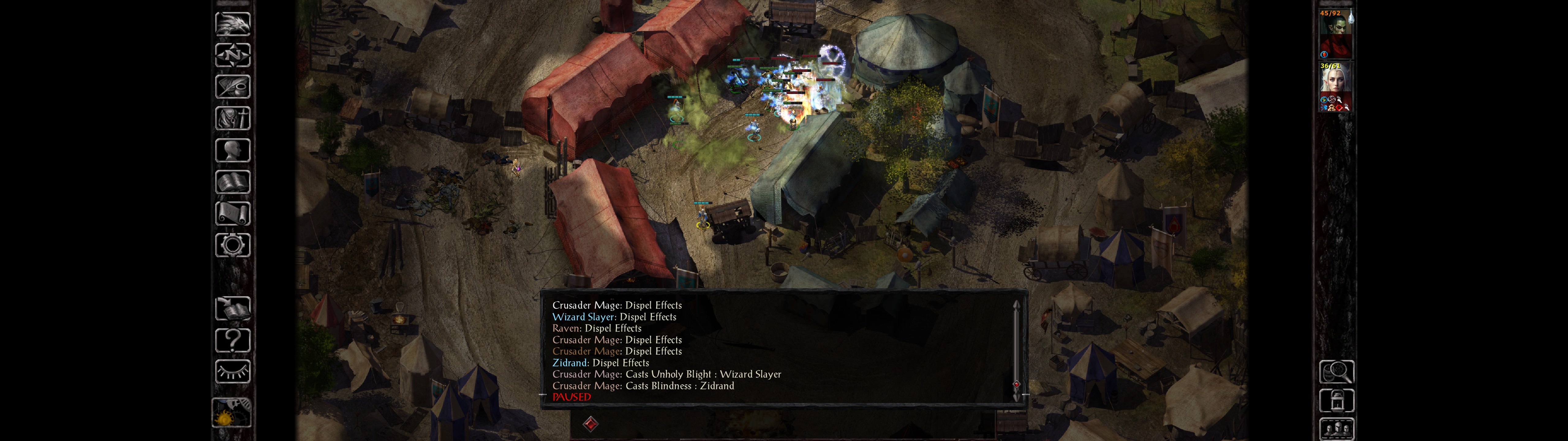Toggle the interface using the closed-eye icon

(x=232, y=371)
